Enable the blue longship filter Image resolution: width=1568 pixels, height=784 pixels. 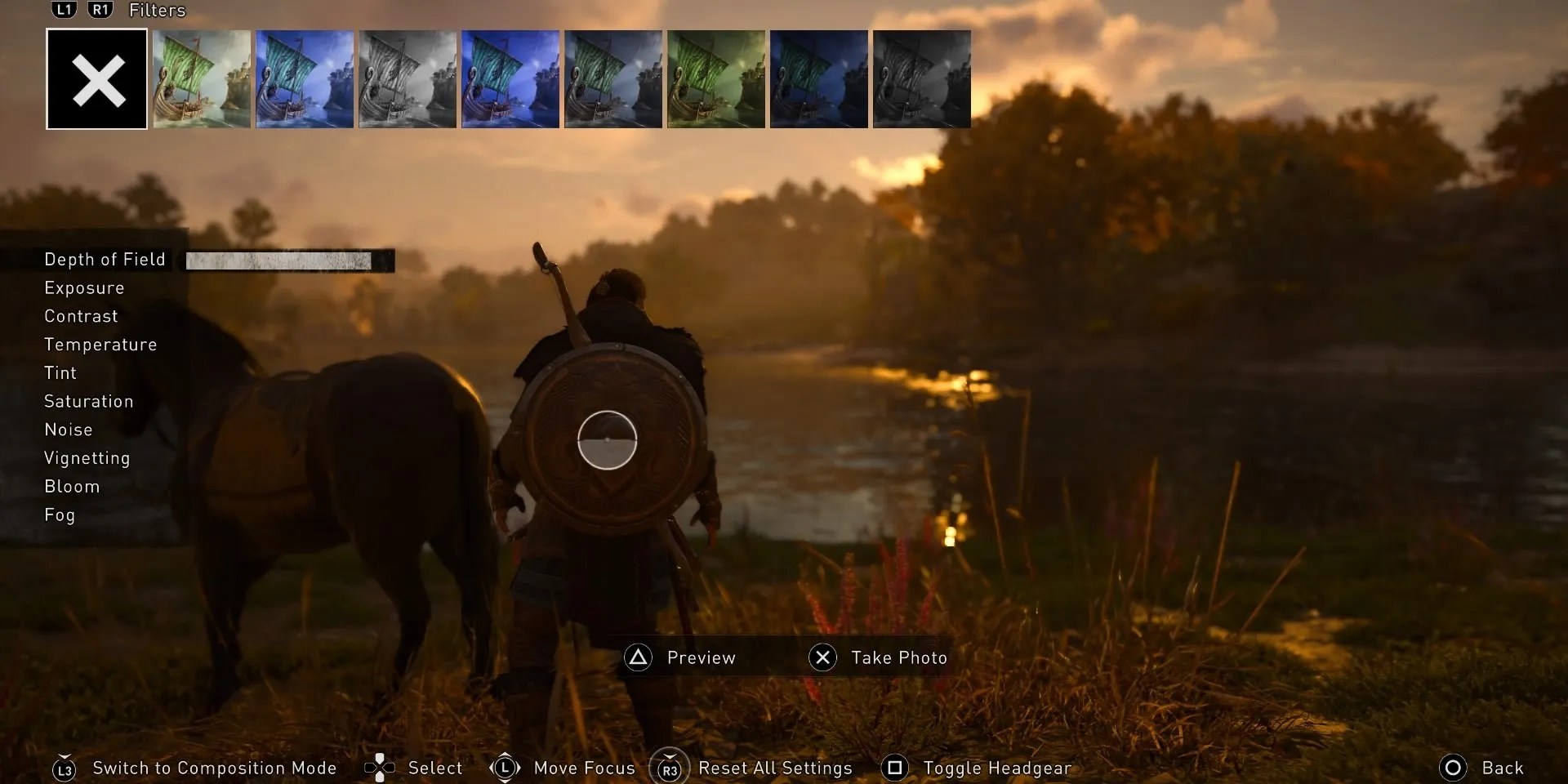click(x=305, y=78)
